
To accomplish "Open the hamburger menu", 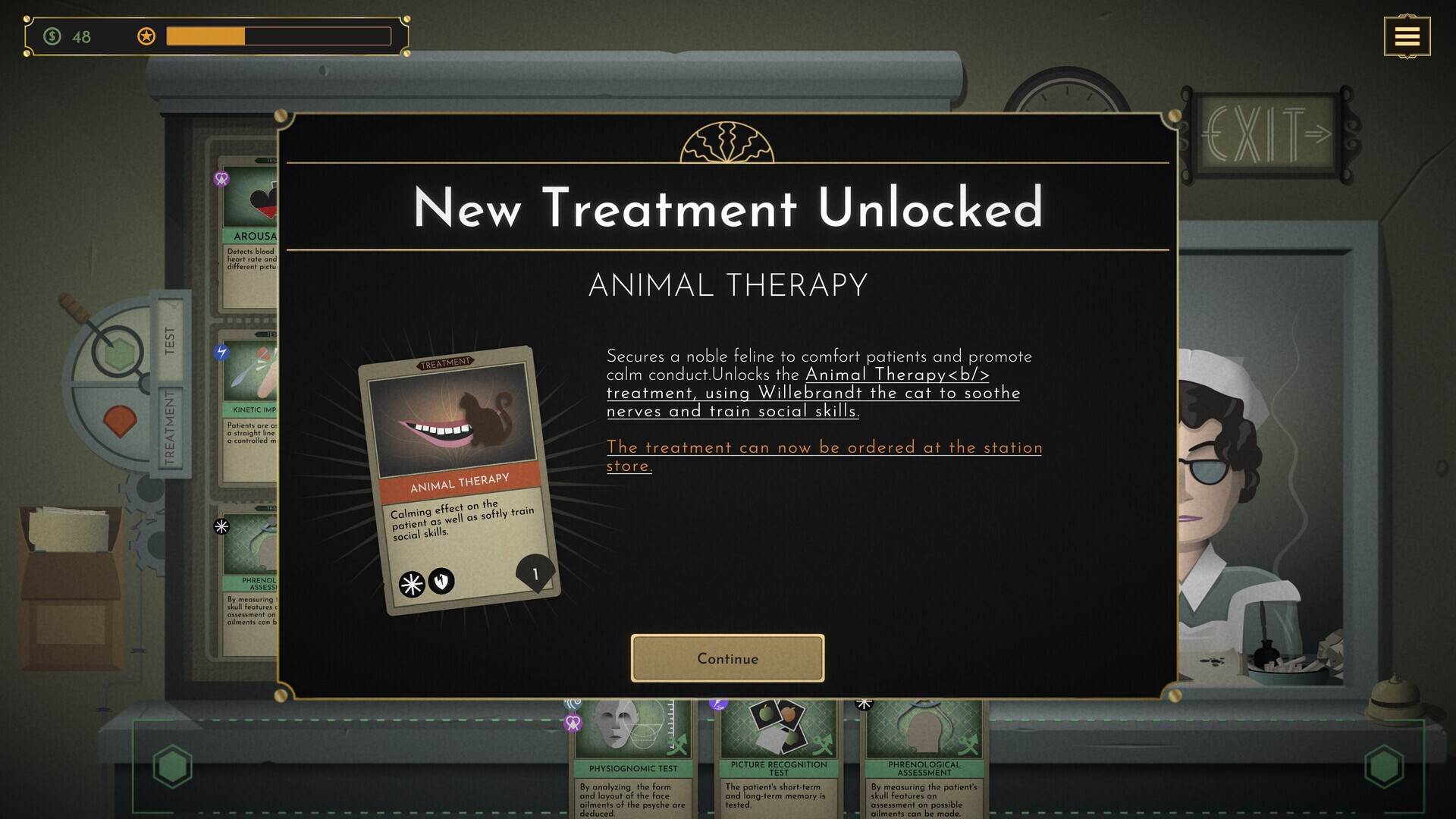I will (x=1408, y=36).
